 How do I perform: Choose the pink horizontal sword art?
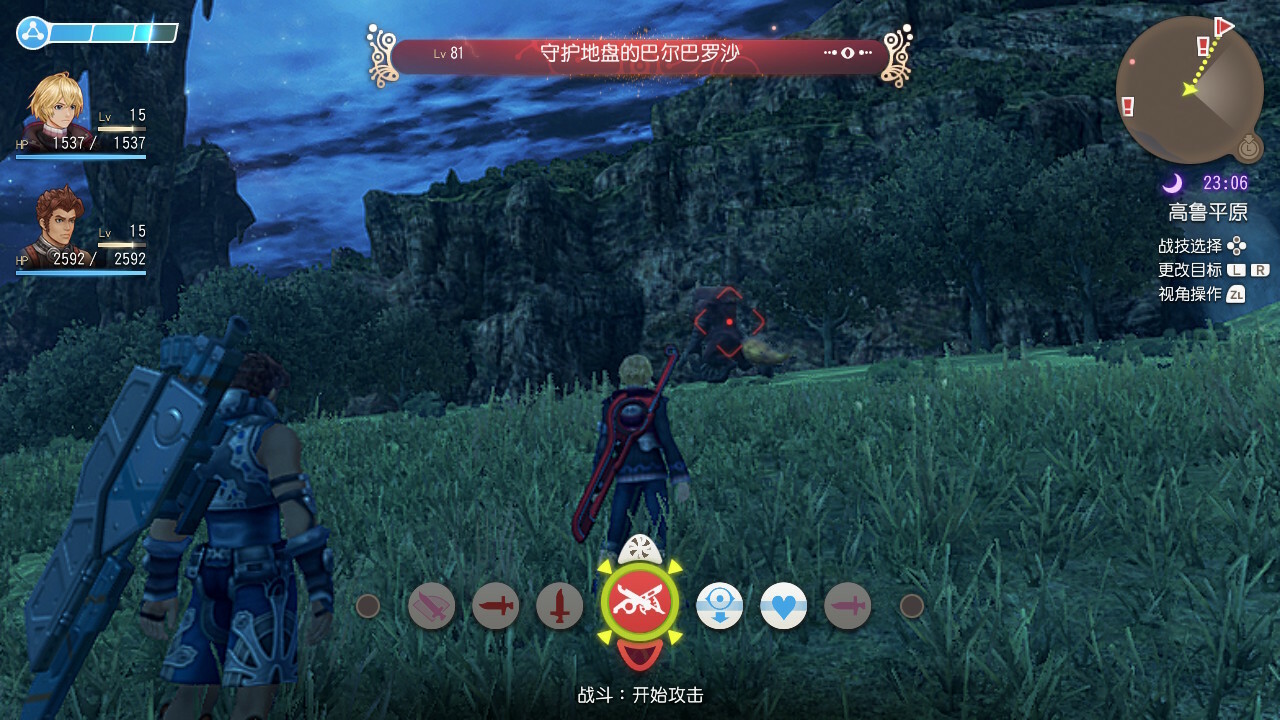click(847, 606)
